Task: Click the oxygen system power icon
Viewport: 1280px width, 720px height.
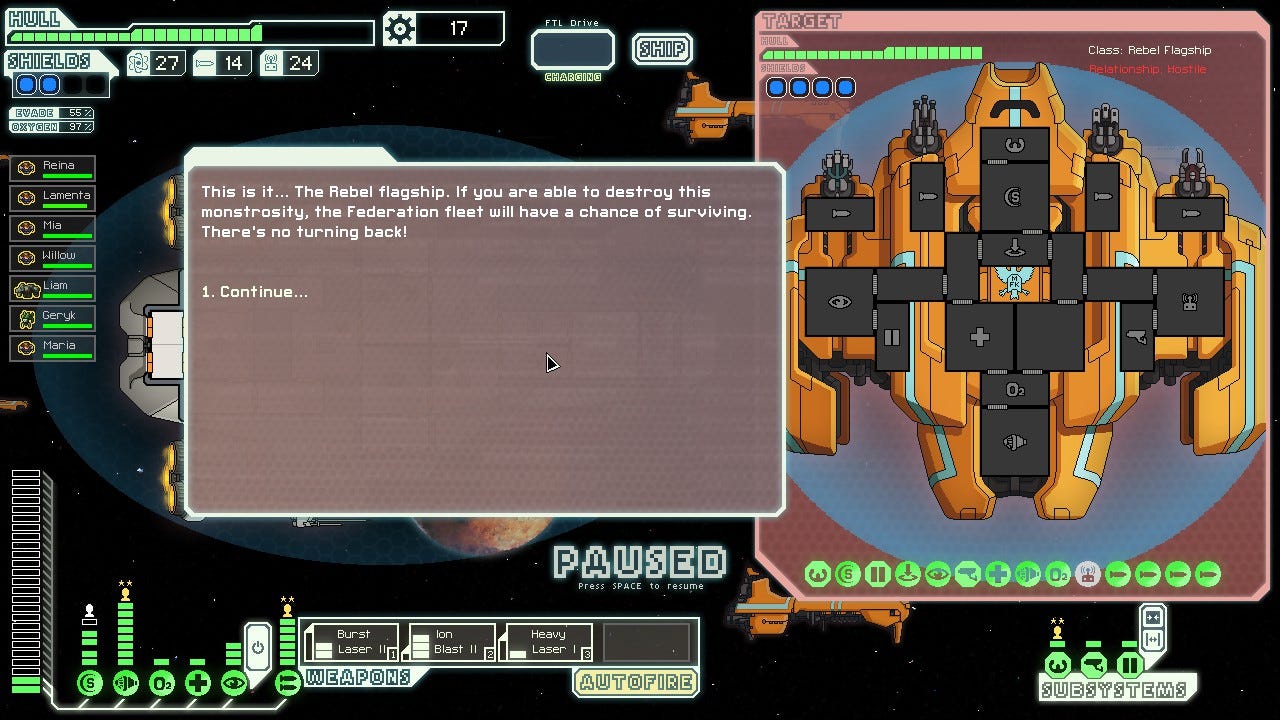Action: pos(162,684)
